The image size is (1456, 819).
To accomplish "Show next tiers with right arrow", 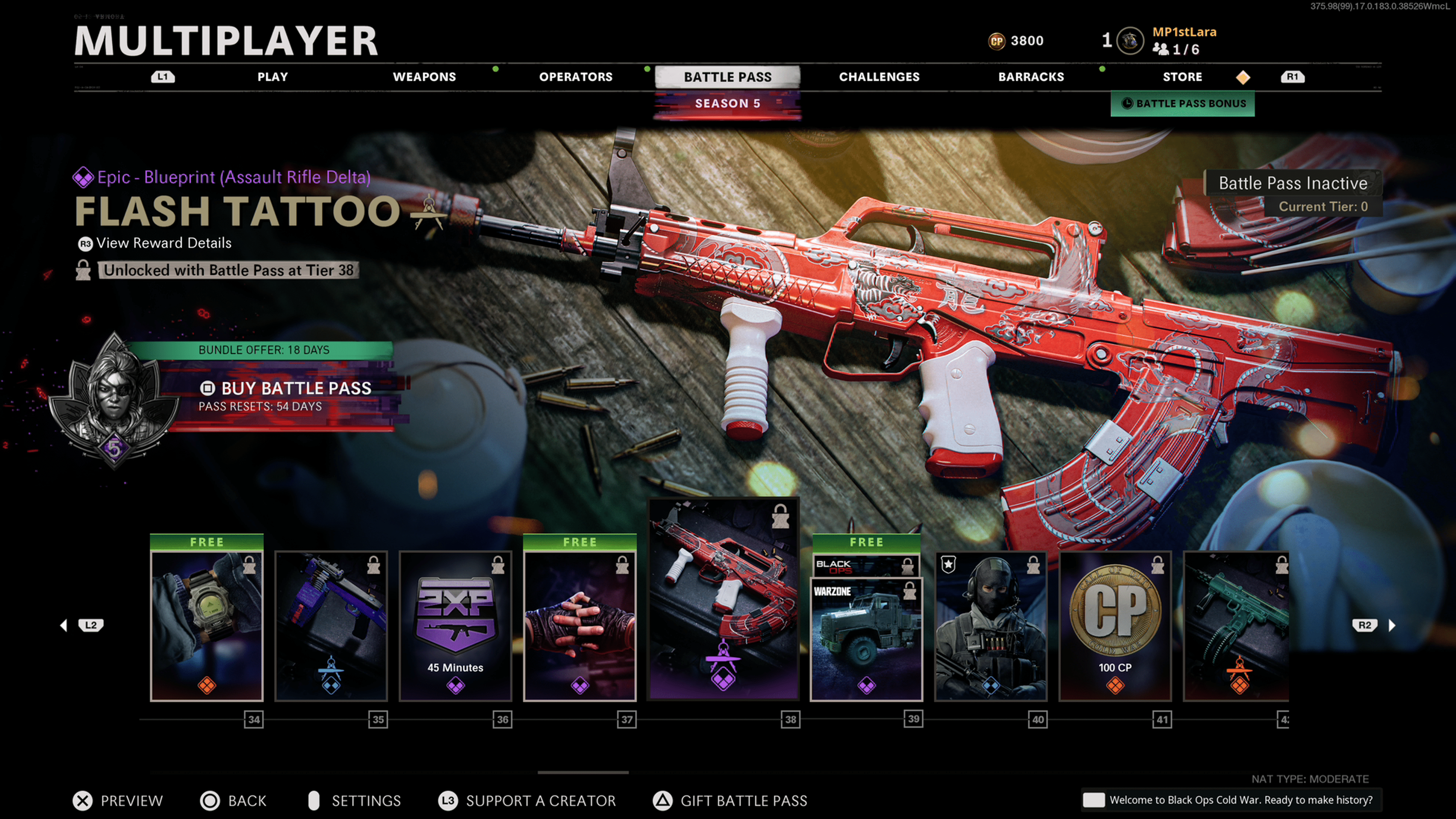I will click(1391, 625).
